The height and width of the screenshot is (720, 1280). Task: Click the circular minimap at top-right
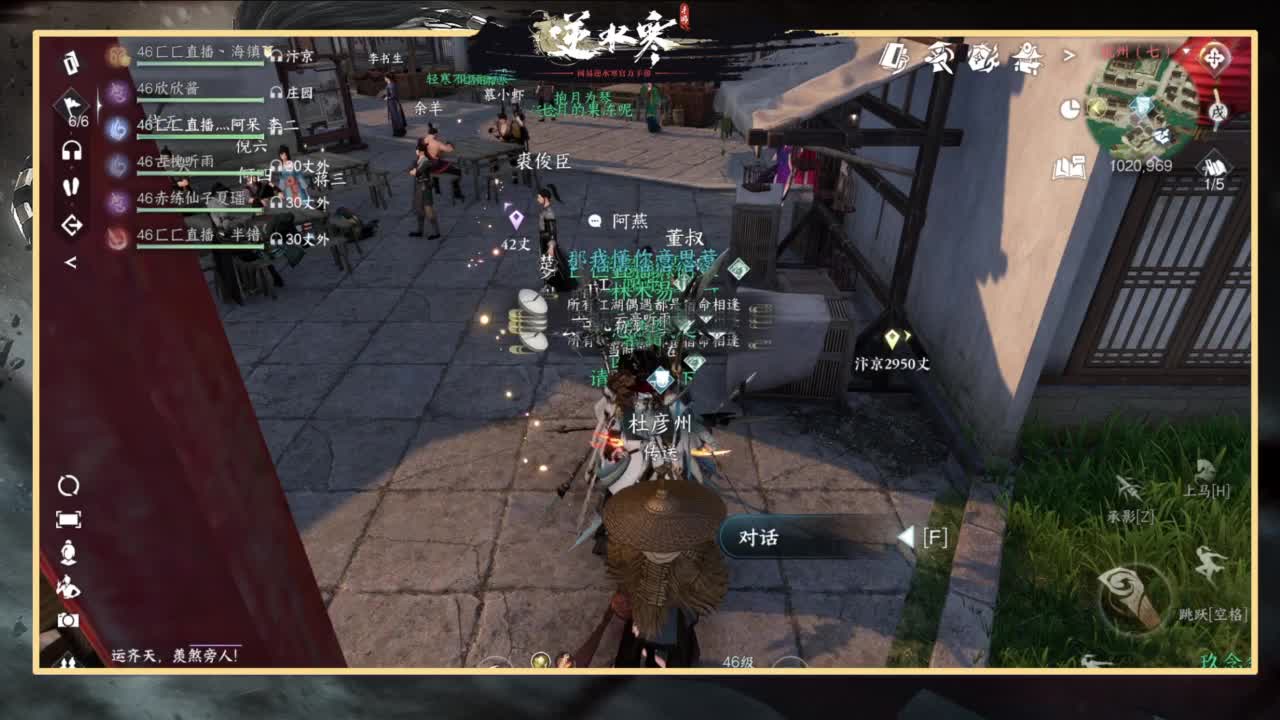point(1139,107)
